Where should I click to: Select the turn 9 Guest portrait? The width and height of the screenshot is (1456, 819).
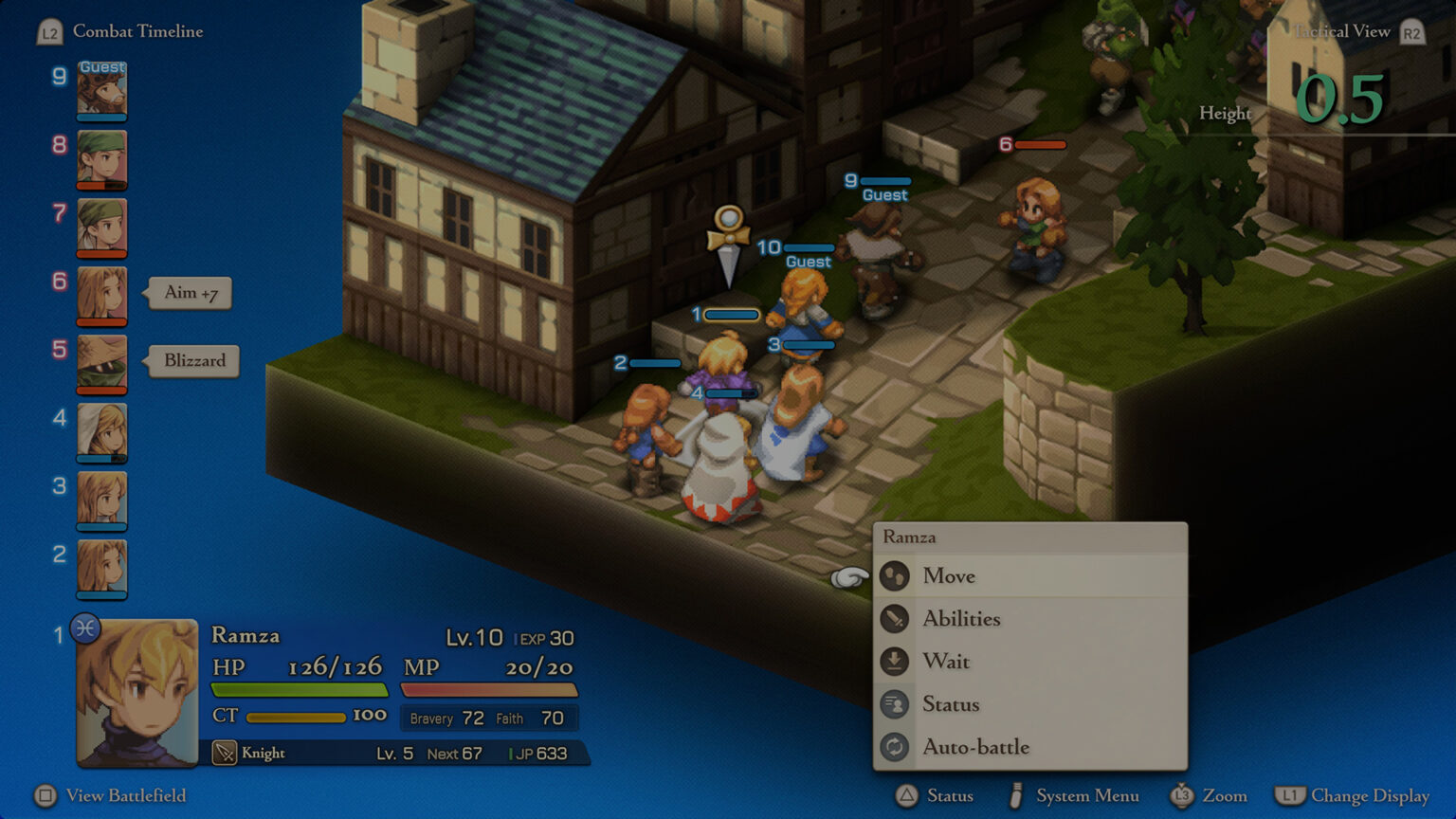(101, 91)
